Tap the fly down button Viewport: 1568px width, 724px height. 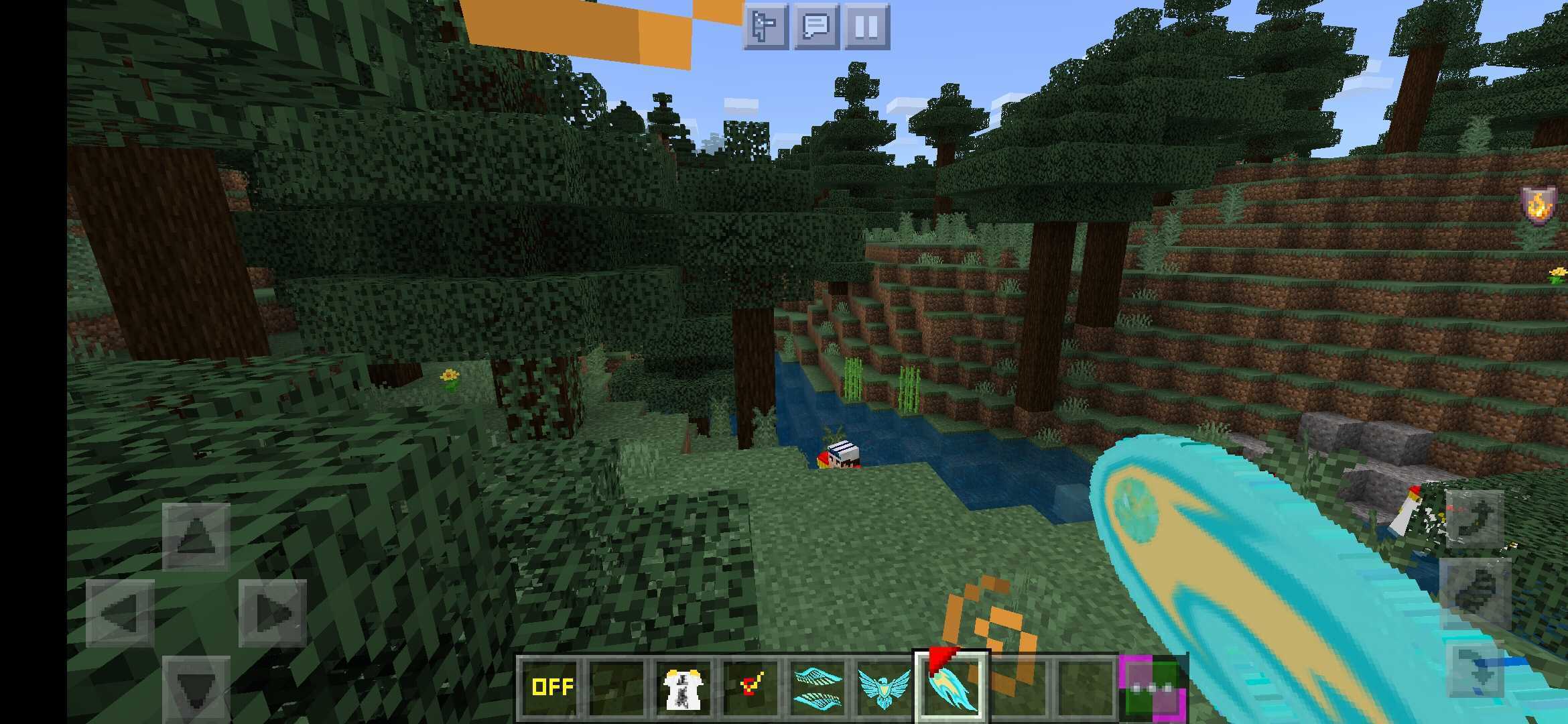[1474, 672]
